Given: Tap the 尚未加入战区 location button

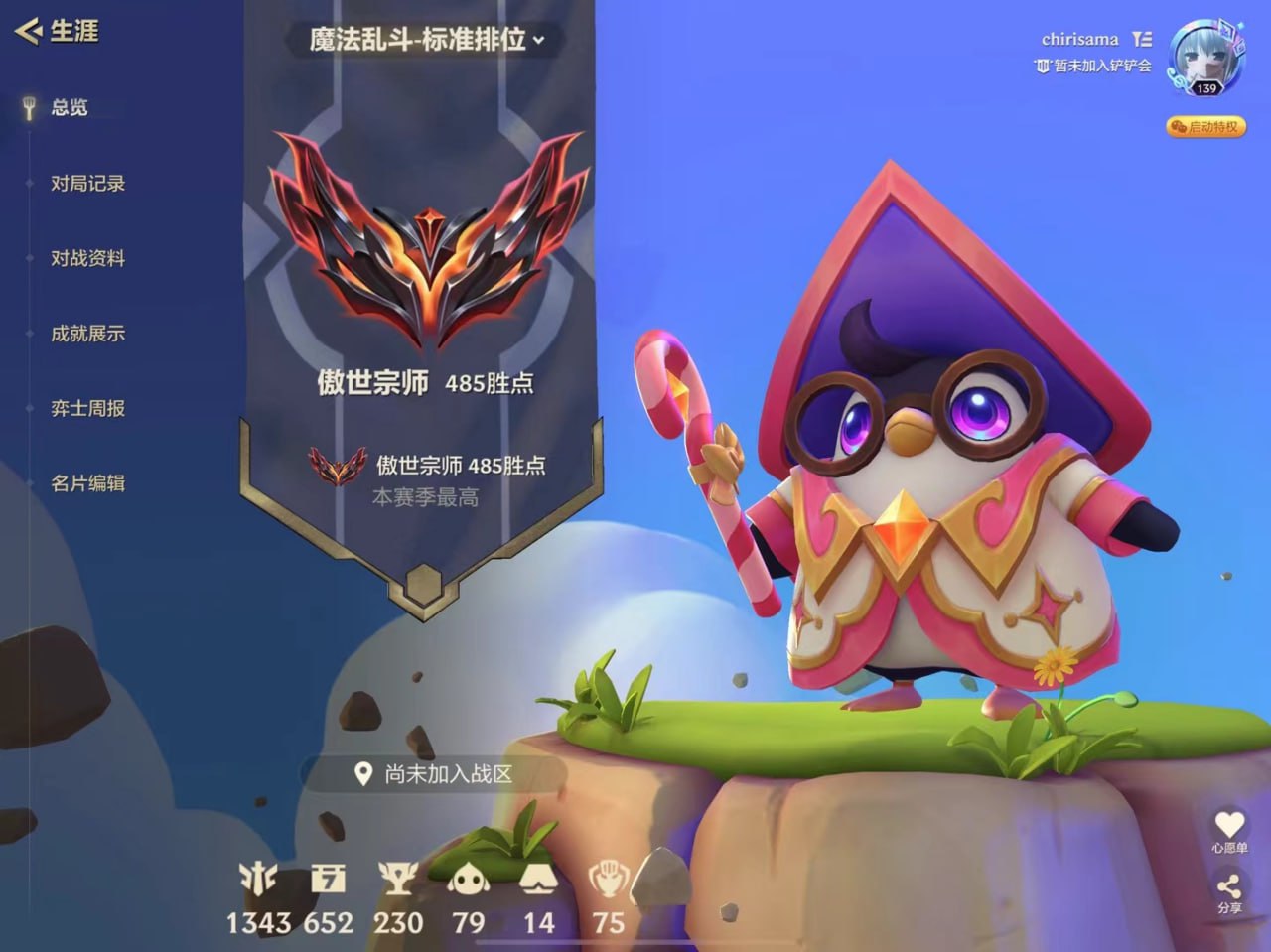Looking at the screenshot, I should point(435,774).
